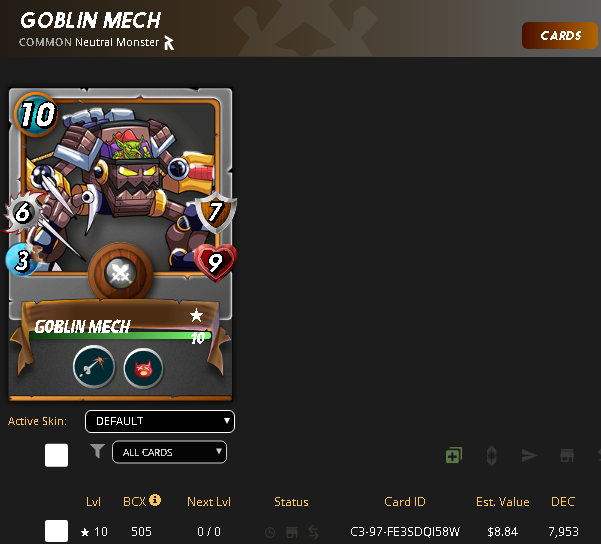Click the funnel filter icon
This screenshot has width=601, height=544.
pos(97,452)
